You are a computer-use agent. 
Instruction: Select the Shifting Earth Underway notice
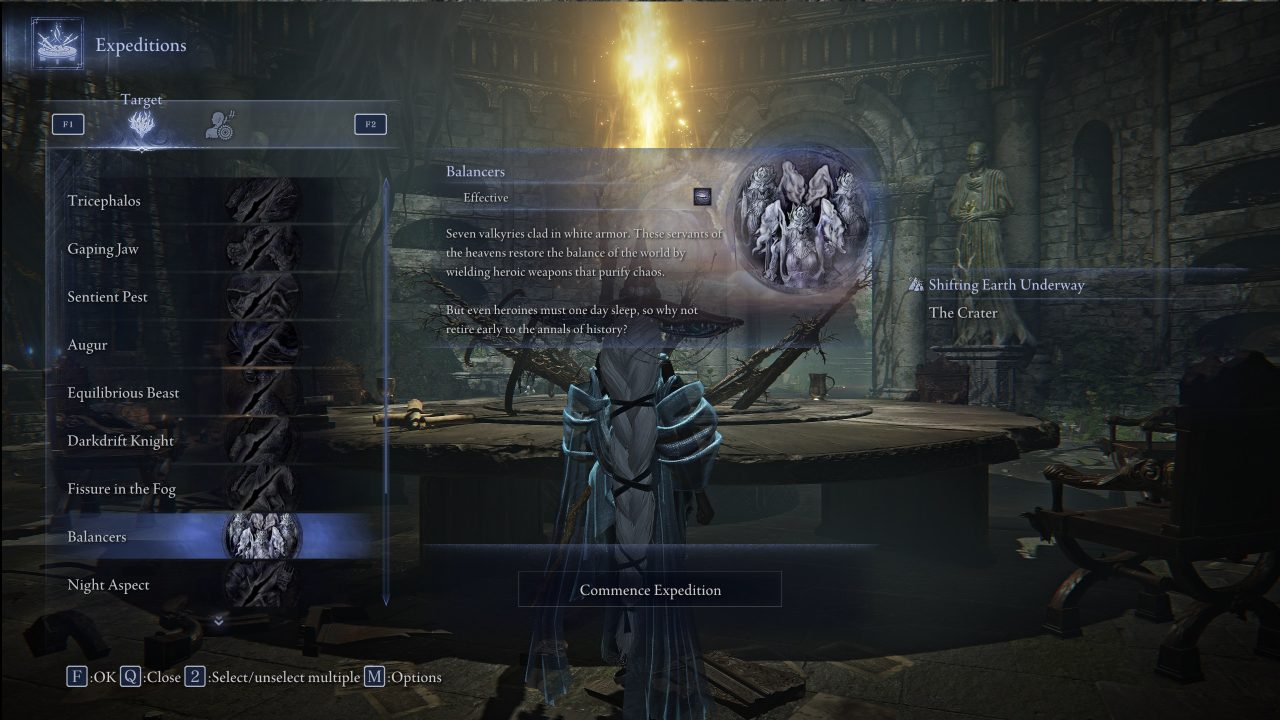pos(1005,285)
